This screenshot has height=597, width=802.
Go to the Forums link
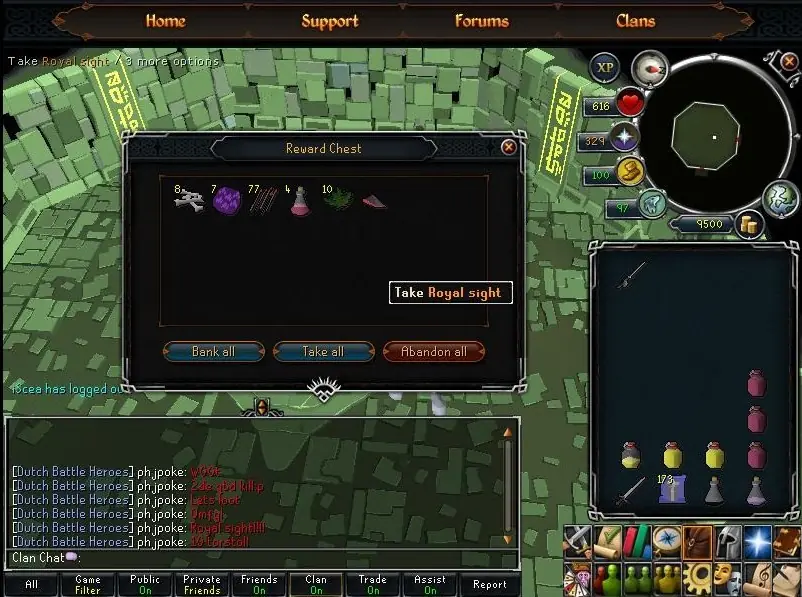coord(481,21)
